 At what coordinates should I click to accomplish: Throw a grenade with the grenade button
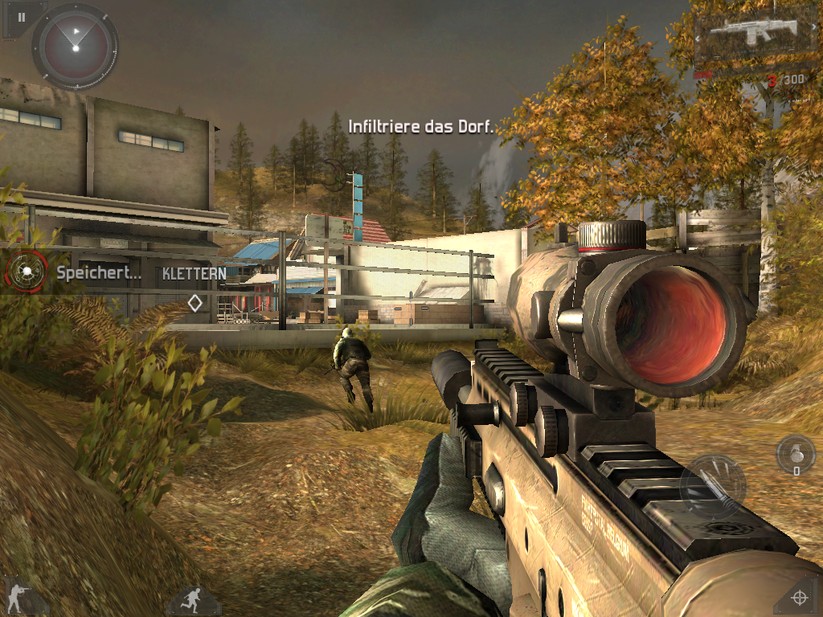click(795, 453)
